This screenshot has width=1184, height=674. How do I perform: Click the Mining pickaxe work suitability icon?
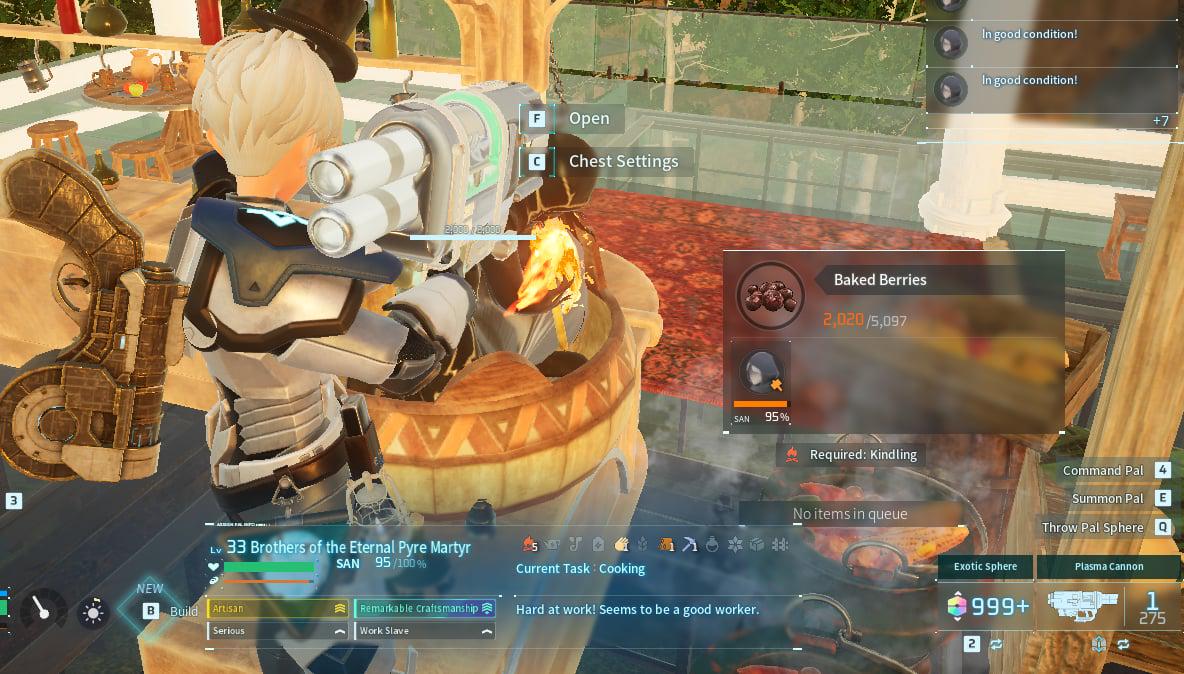[690, 544]
